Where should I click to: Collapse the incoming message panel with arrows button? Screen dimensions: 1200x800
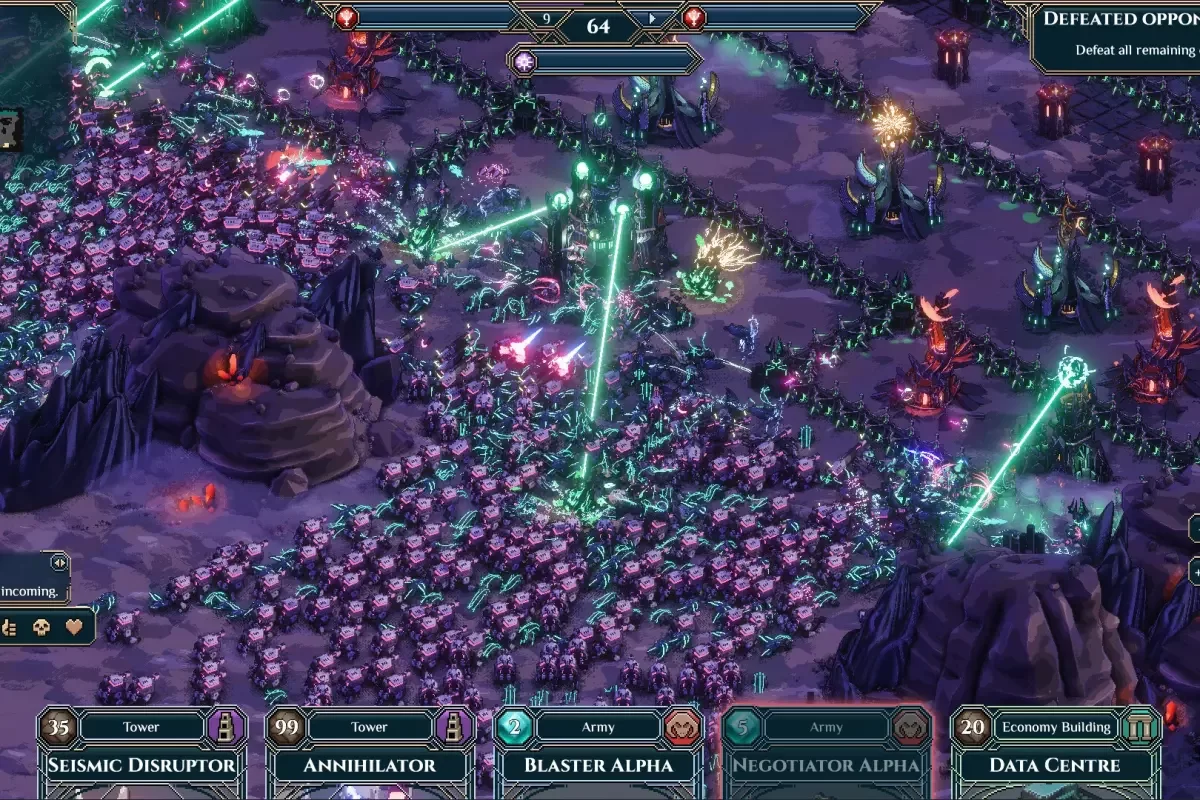pyautogui.click(x=58, y=563)
